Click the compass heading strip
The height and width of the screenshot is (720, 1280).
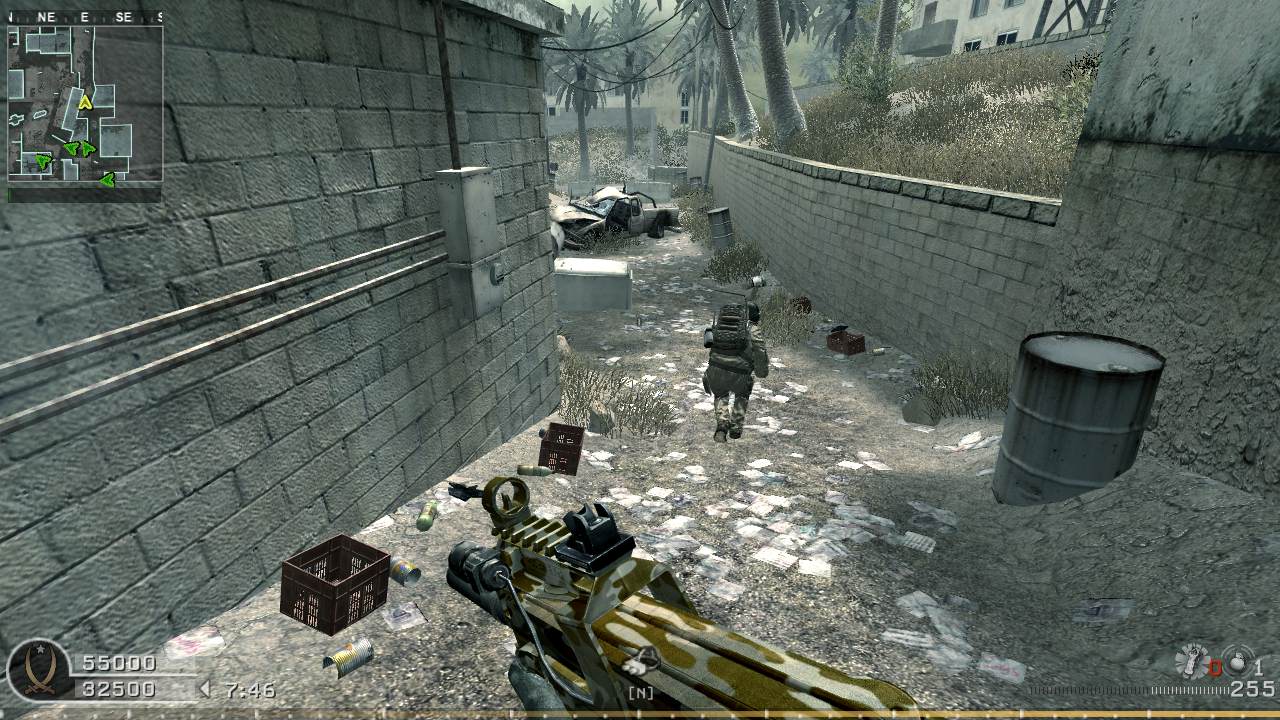(85, 17)
